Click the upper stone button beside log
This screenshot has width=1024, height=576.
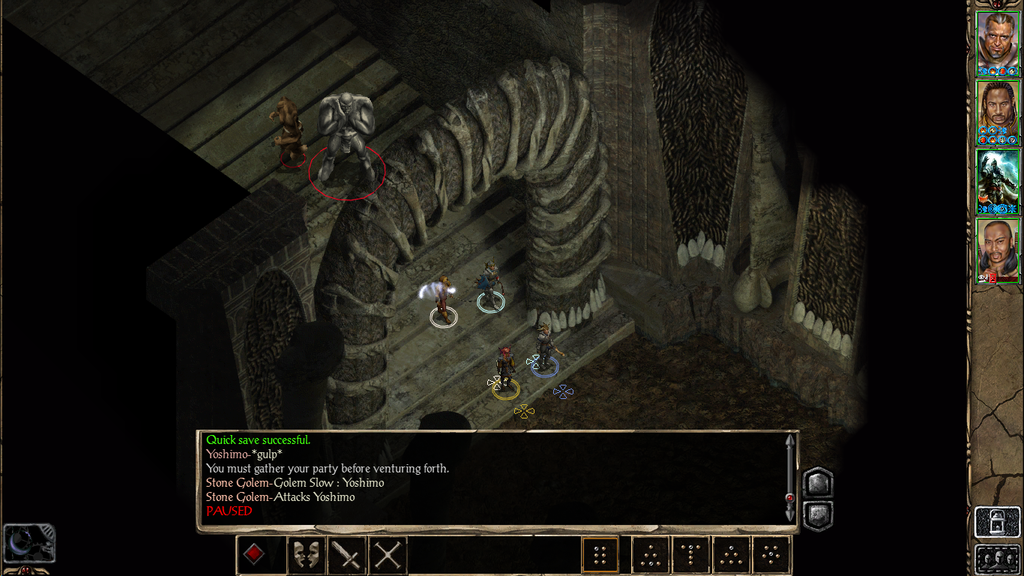(816, 483)
